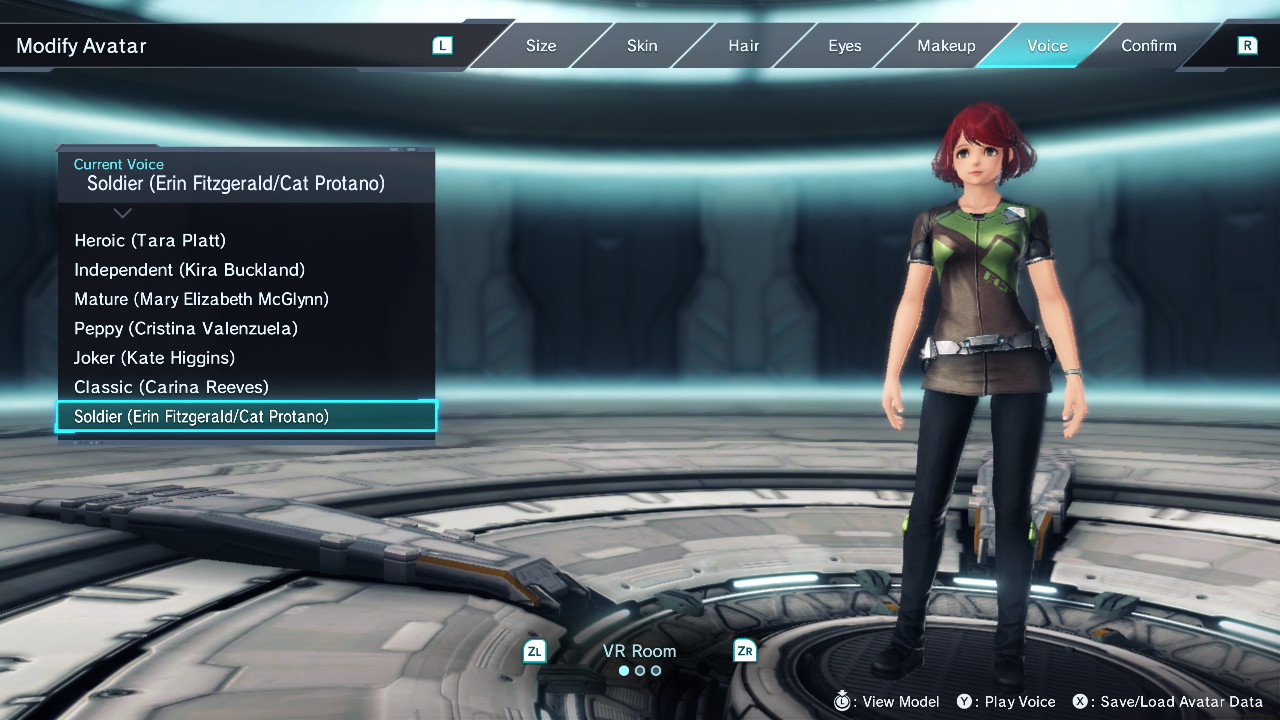Screen dimensions: 1280x720
Task: Select the Independent (Kira Buckland) voice
Action: pyautogui.click(x=189, y=270)
